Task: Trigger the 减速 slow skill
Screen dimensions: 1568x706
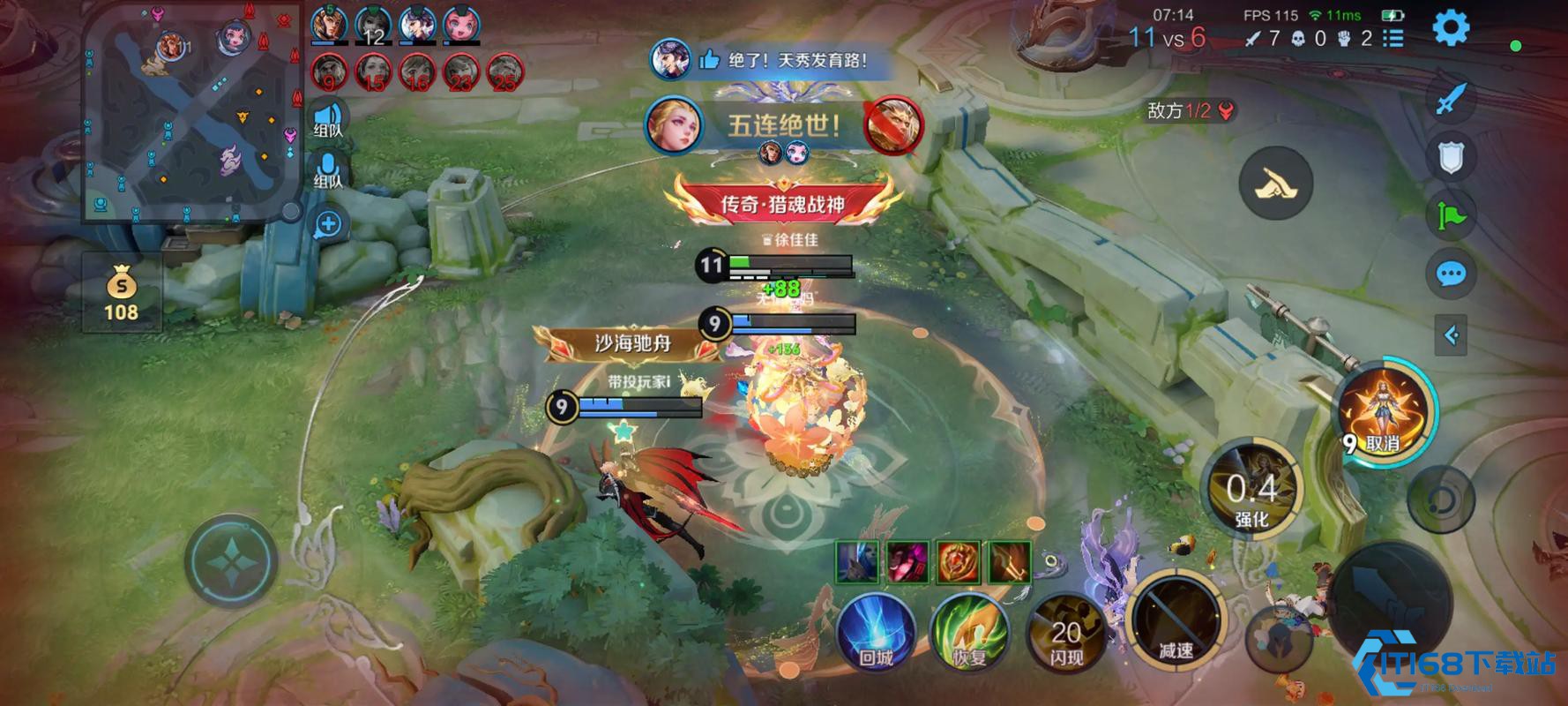Action: click(x=1176, y=620)
